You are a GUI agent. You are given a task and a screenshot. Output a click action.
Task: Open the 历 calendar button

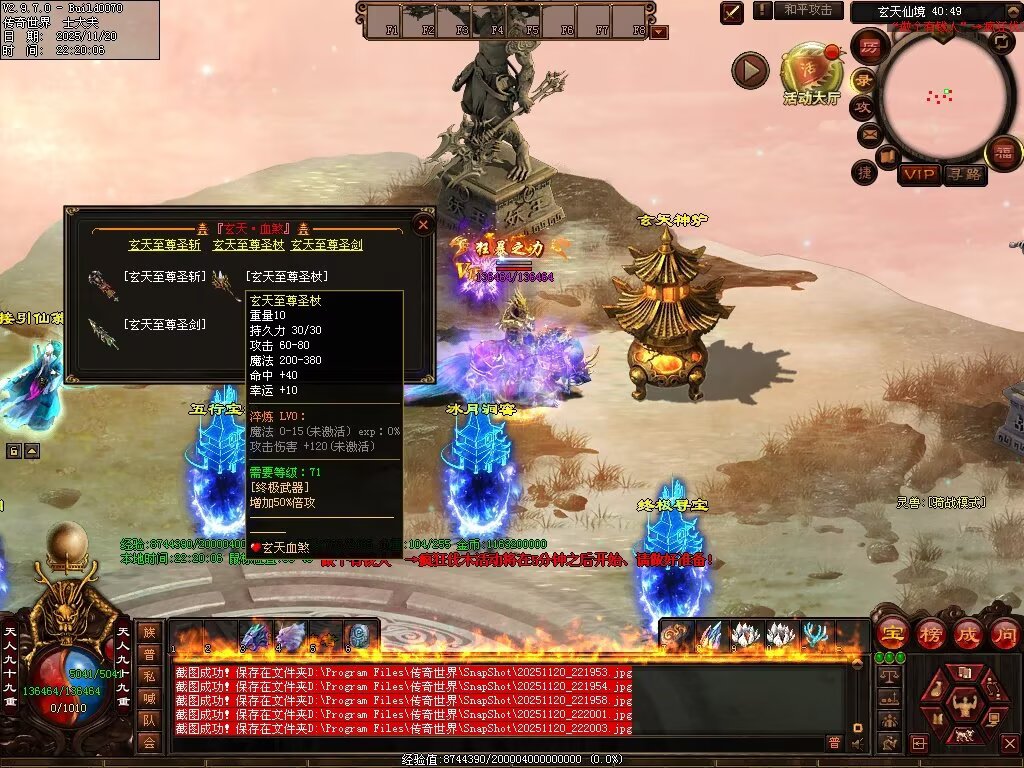pyautogui.click(x=869, y=47)
